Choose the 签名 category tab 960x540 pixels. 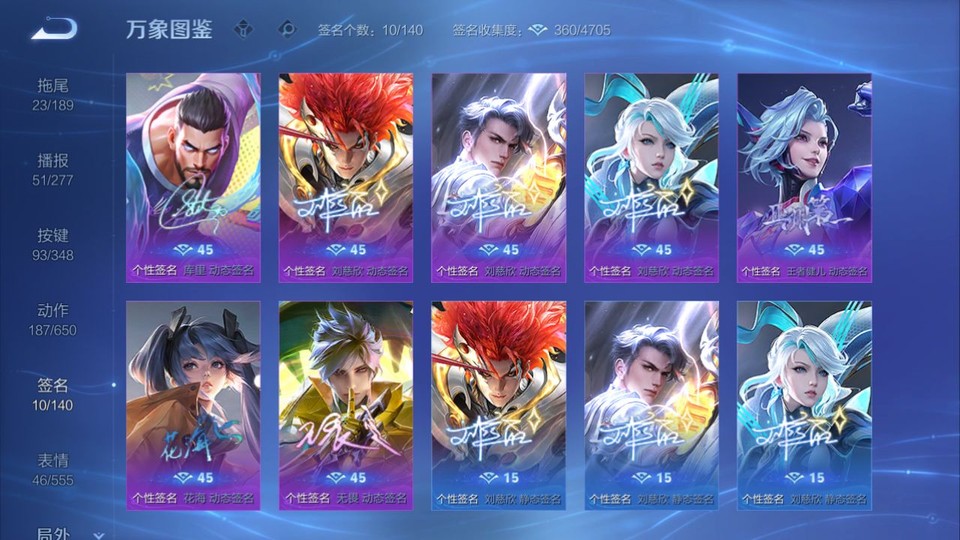53,394
